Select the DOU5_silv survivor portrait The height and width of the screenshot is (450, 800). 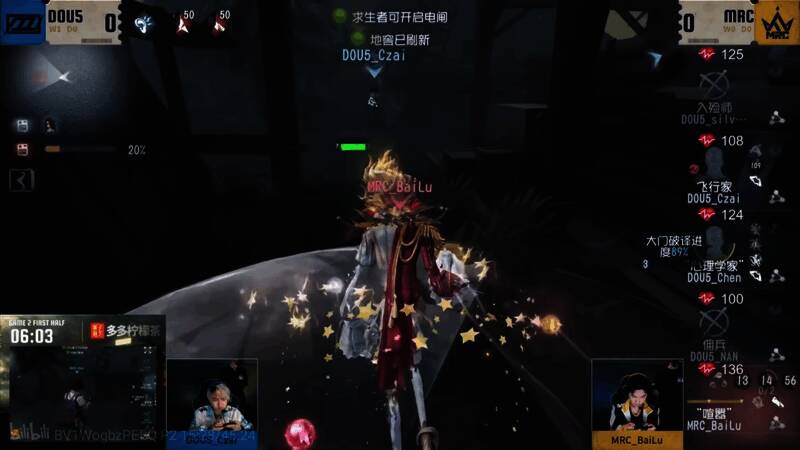click(713, 84)
